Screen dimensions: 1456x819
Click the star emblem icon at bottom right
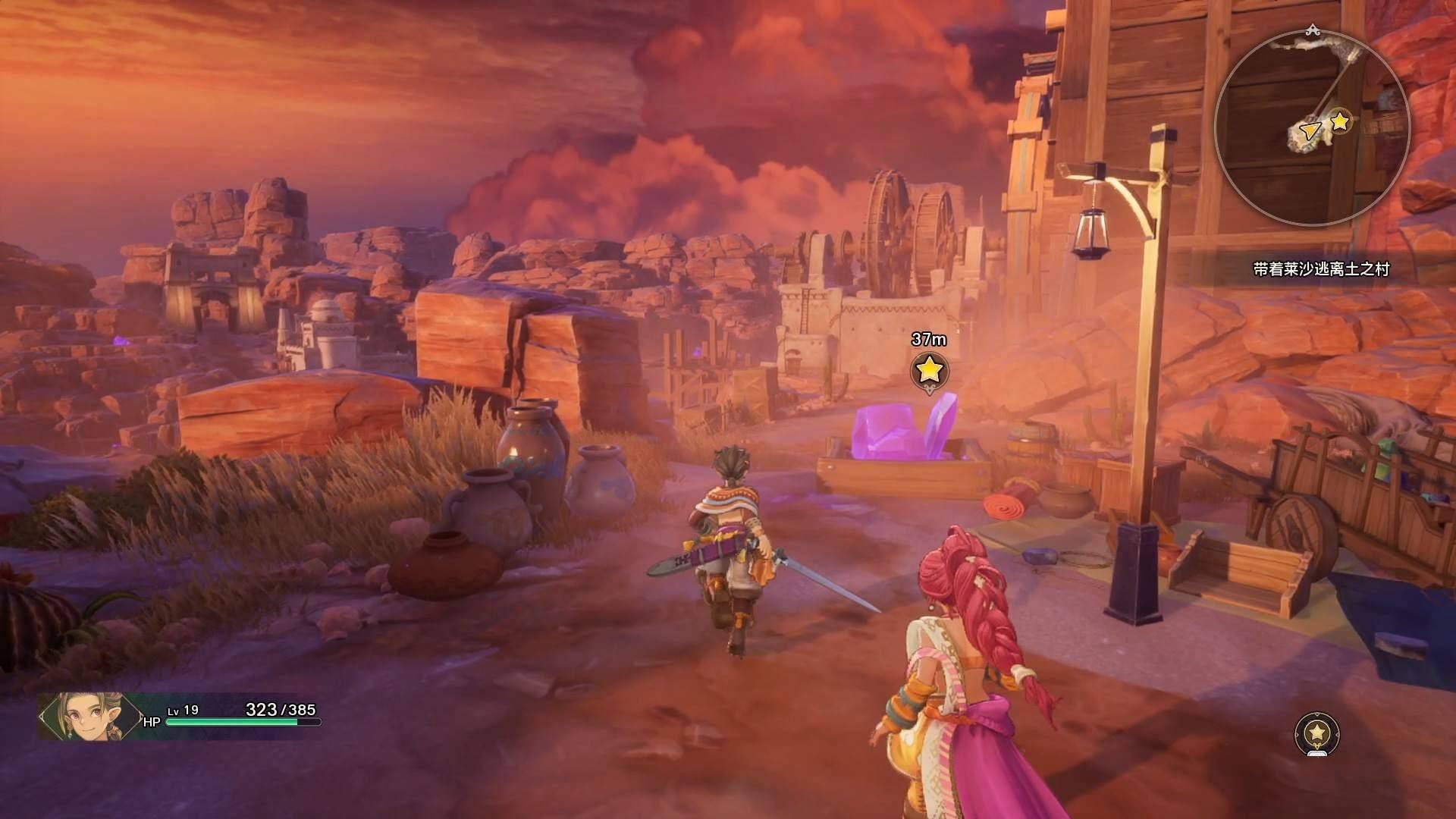(1317, 733)
